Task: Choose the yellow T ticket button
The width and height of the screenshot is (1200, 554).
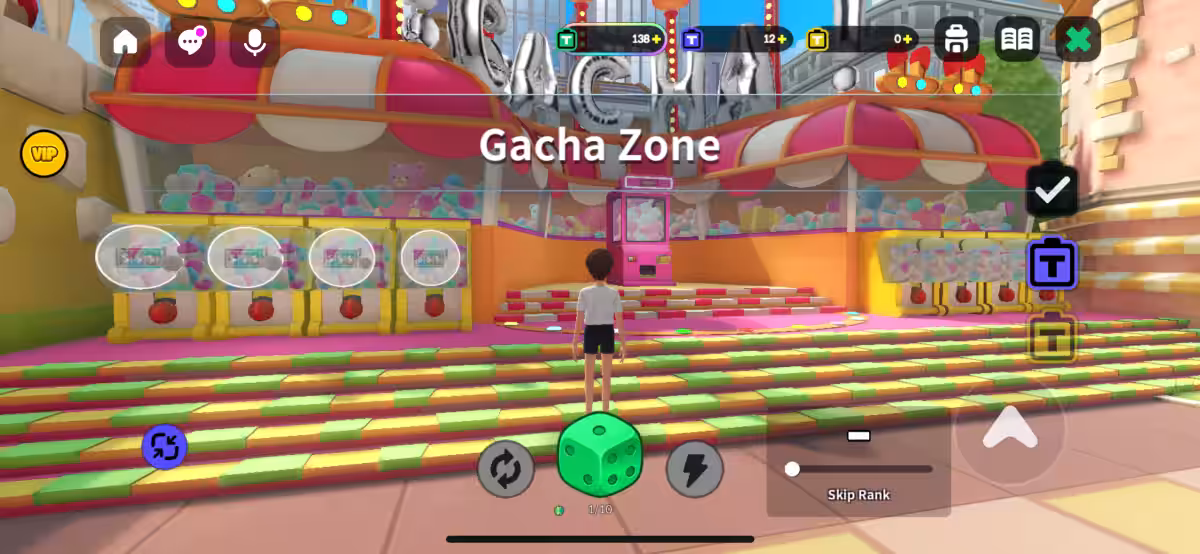Action: (1052, 337)
